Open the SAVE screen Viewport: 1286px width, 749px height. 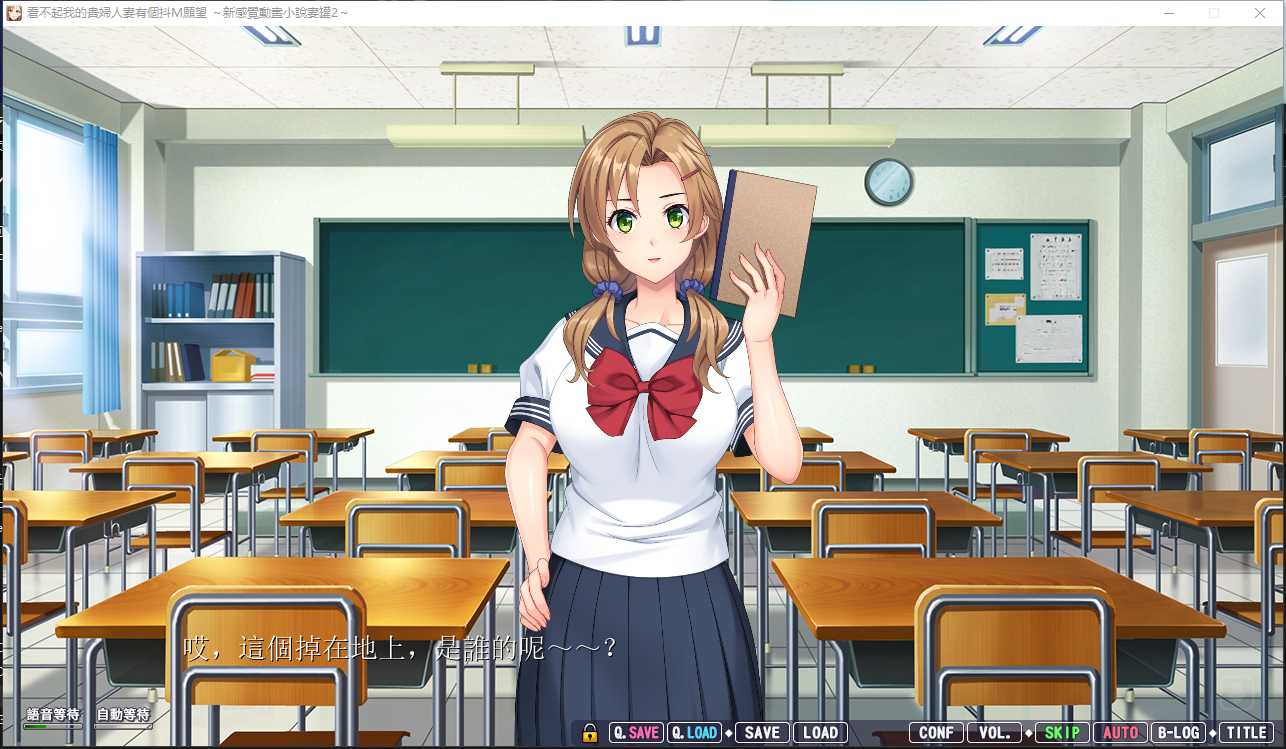click(x=761, y=732)
